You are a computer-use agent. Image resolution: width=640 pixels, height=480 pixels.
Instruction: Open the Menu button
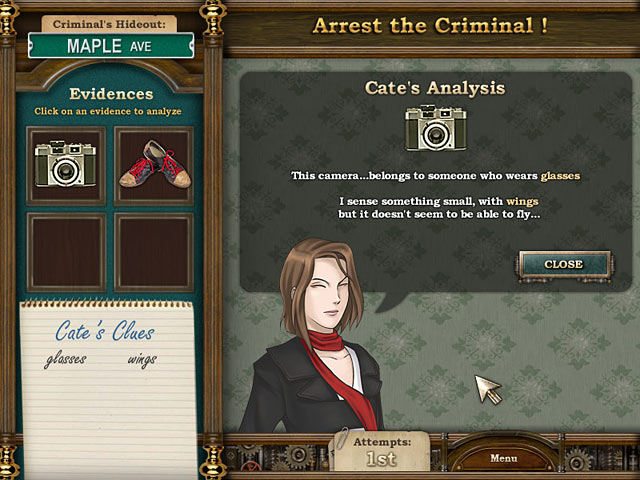tap(503, 458)
